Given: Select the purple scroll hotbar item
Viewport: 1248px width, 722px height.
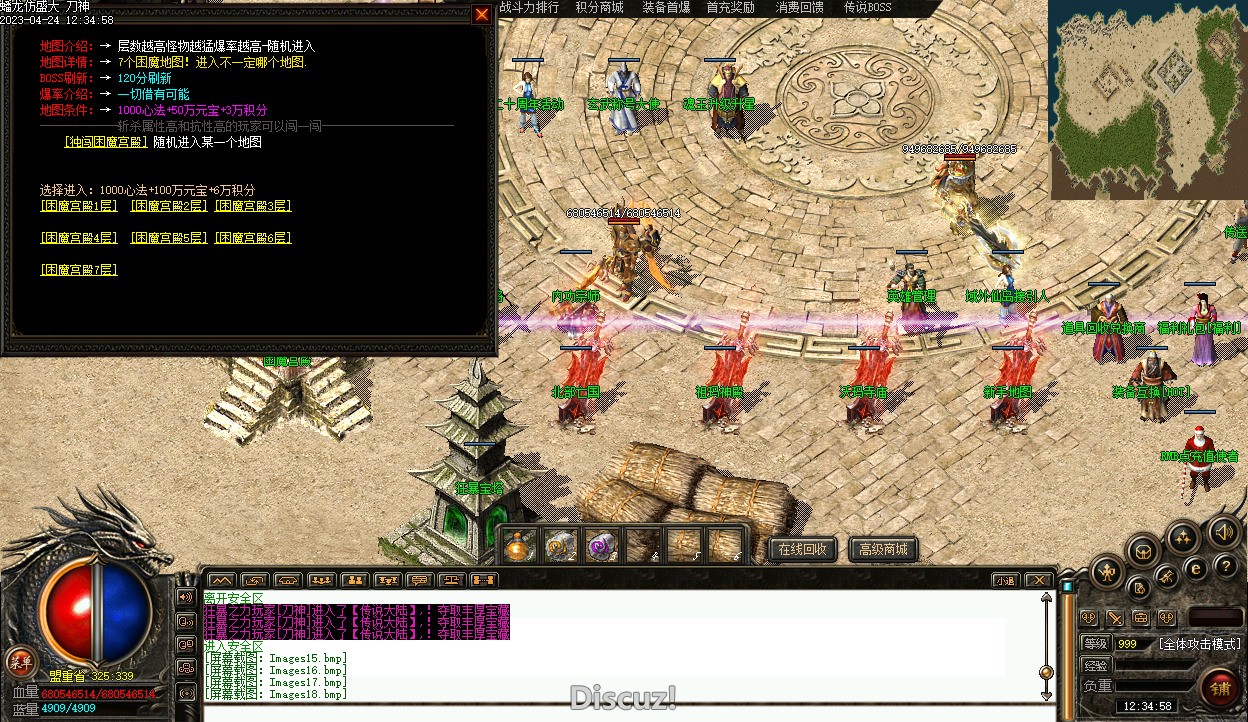Looking at the screenshot, I should tap(602, 546).
